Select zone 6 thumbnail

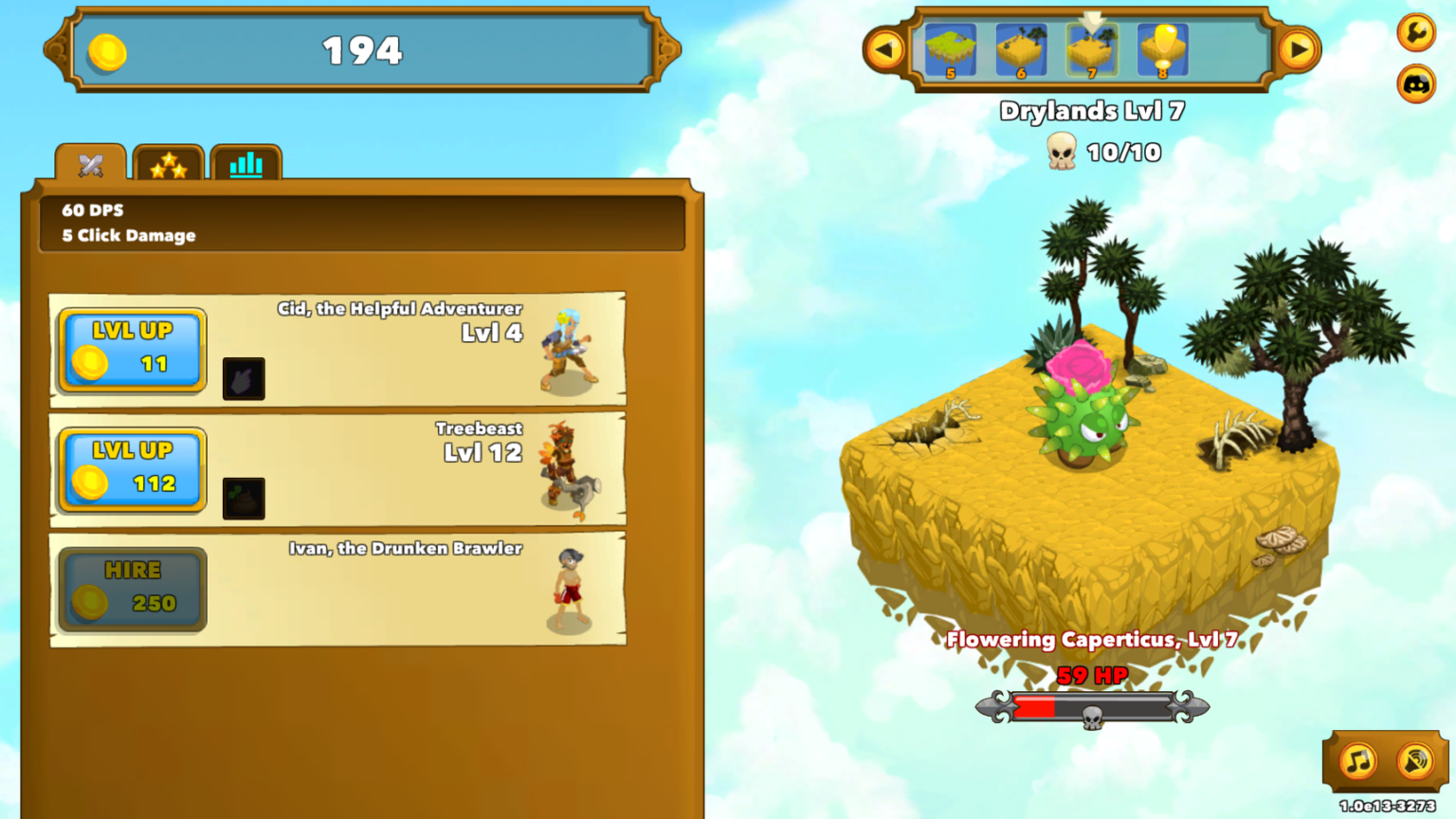pos(1021,50)
